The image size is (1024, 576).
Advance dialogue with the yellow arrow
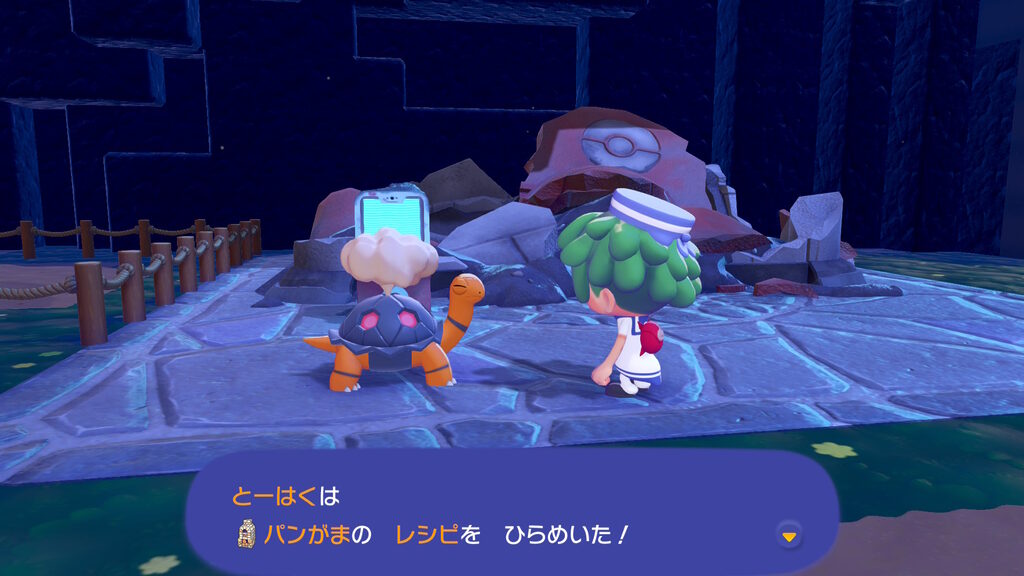click(x=790, y=537)
